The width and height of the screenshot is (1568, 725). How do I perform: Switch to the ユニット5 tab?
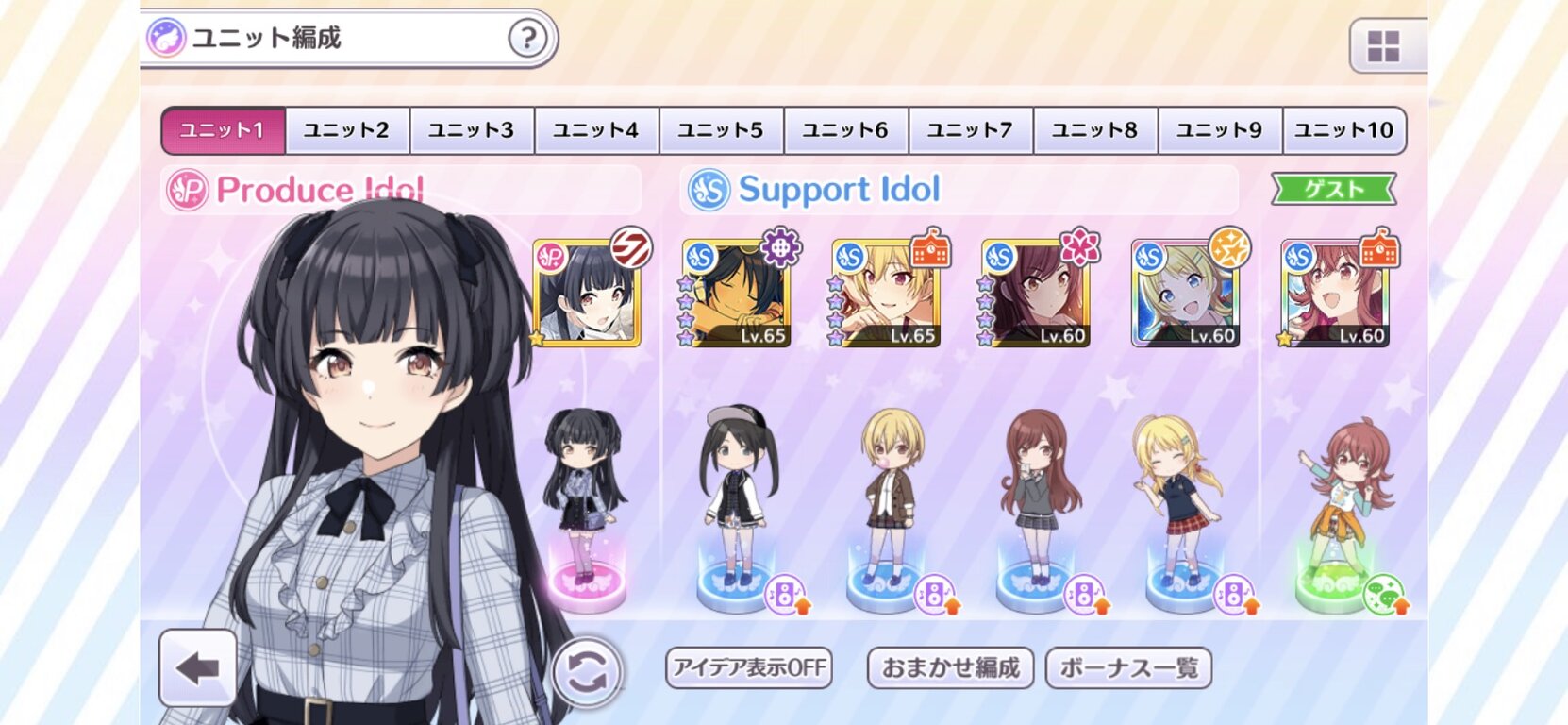click(x=722, y=130)
